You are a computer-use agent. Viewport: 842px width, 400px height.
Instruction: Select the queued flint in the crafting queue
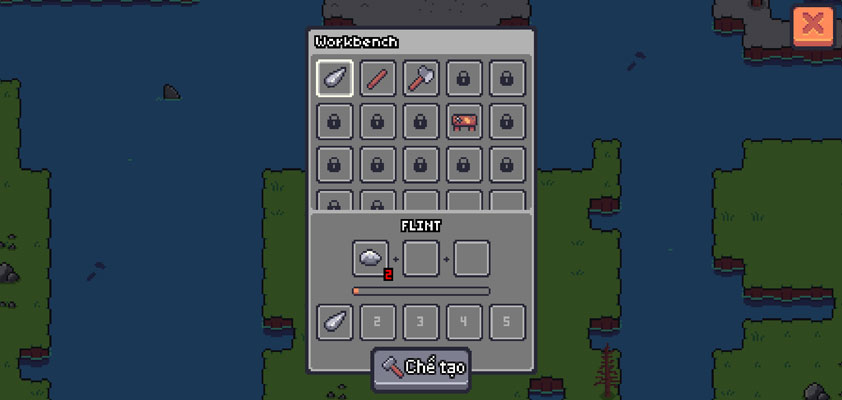click(335, 322)
